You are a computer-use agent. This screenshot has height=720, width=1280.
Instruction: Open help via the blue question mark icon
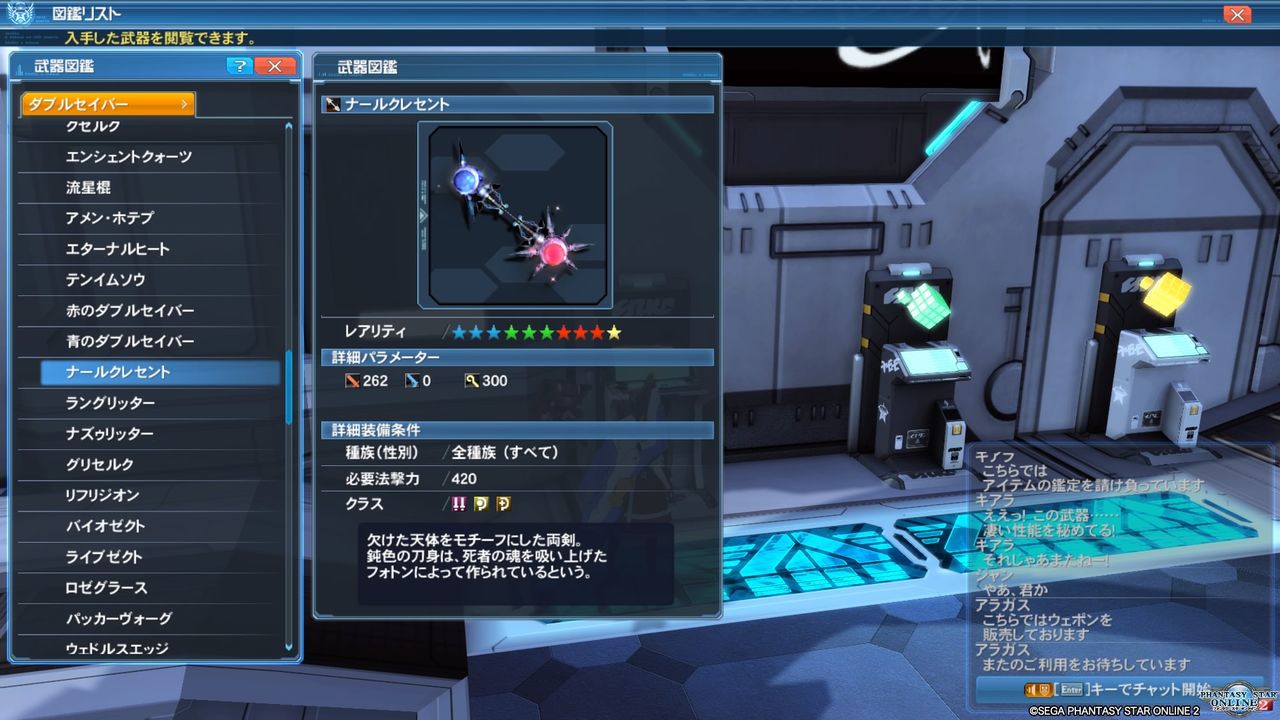(x=240, y=66)
